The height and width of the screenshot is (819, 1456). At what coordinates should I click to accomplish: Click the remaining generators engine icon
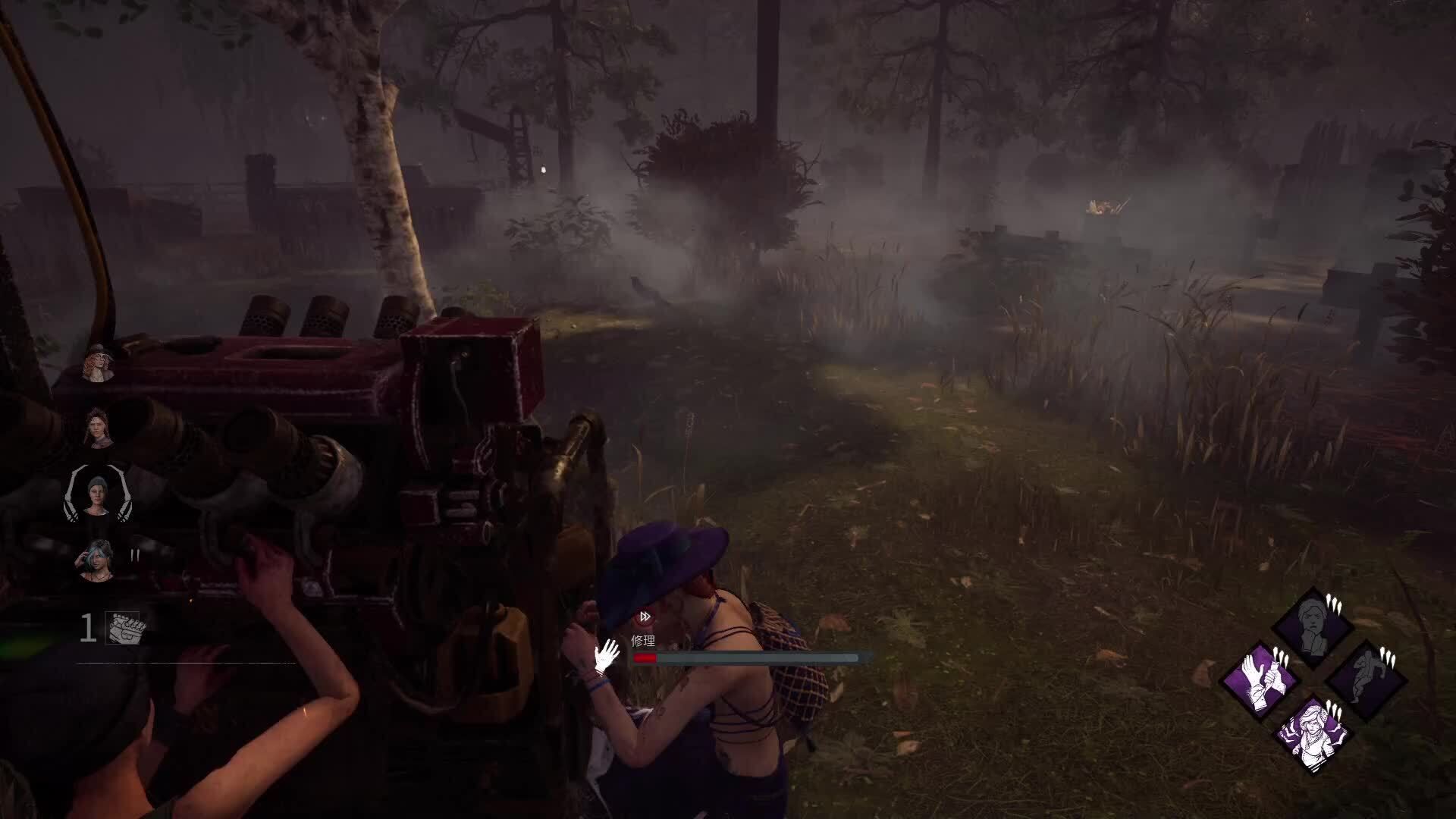[x=122, y=629]
